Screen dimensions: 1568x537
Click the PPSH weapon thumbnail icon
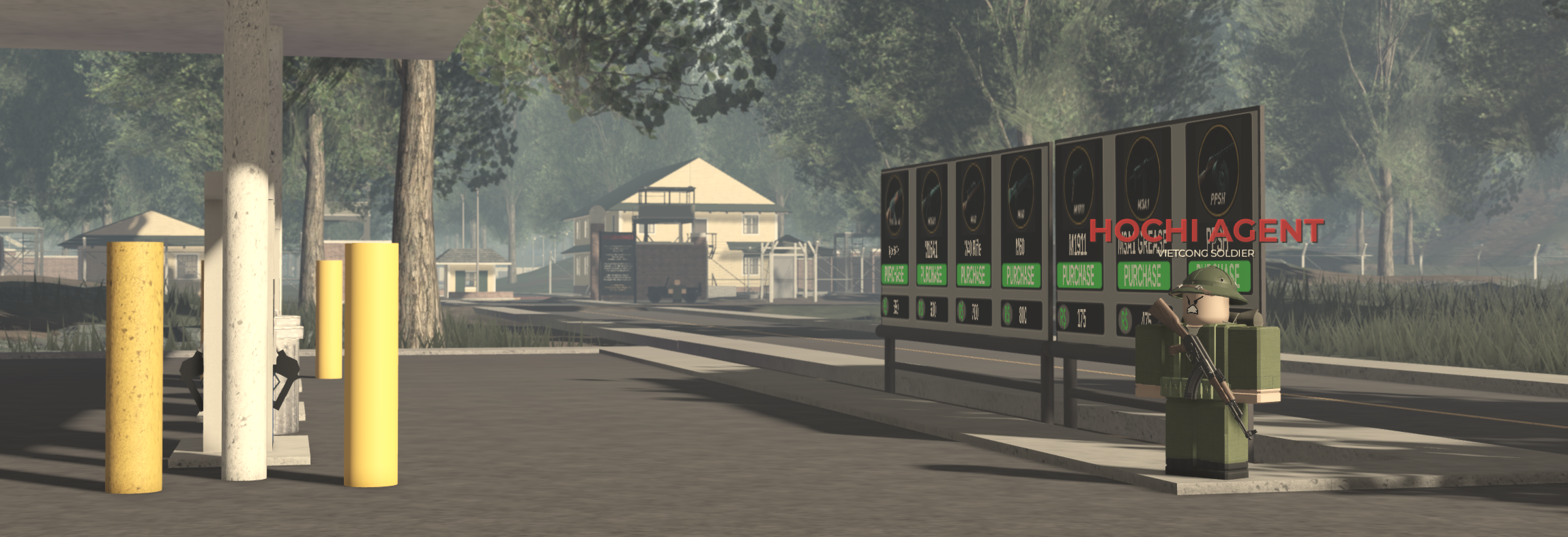tap(1215, 173)
